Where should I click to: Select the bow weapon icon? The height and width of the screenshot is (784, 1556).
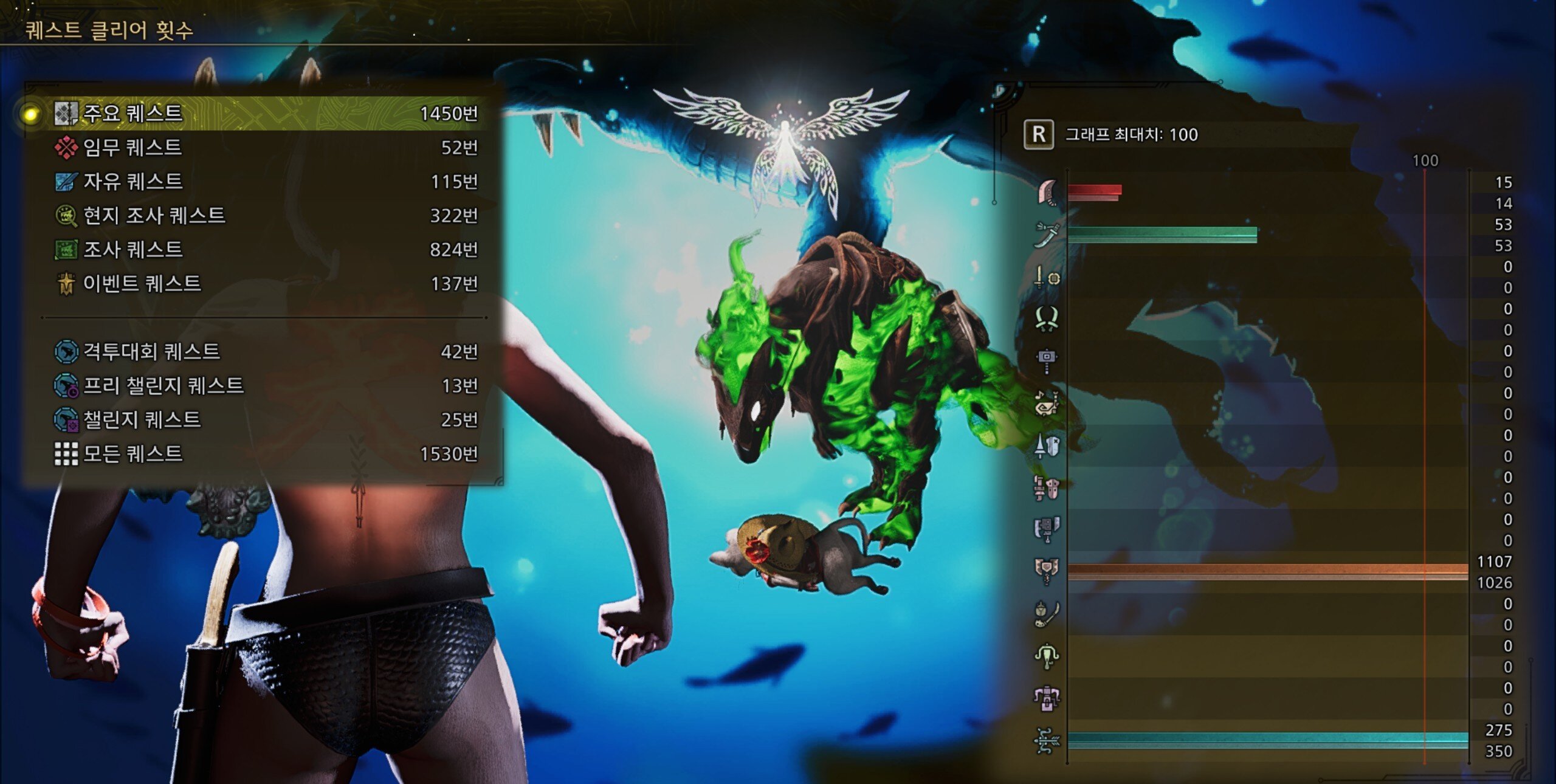click(1047, 740)
